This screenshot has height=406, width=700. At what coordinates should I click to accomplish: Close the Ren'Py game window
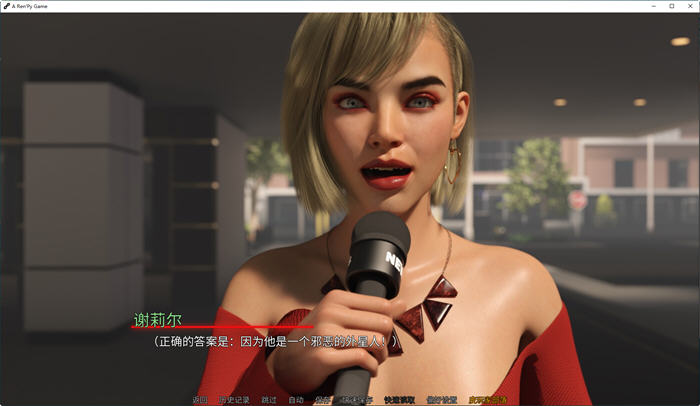pyautogui.click(x=688, y=6)
